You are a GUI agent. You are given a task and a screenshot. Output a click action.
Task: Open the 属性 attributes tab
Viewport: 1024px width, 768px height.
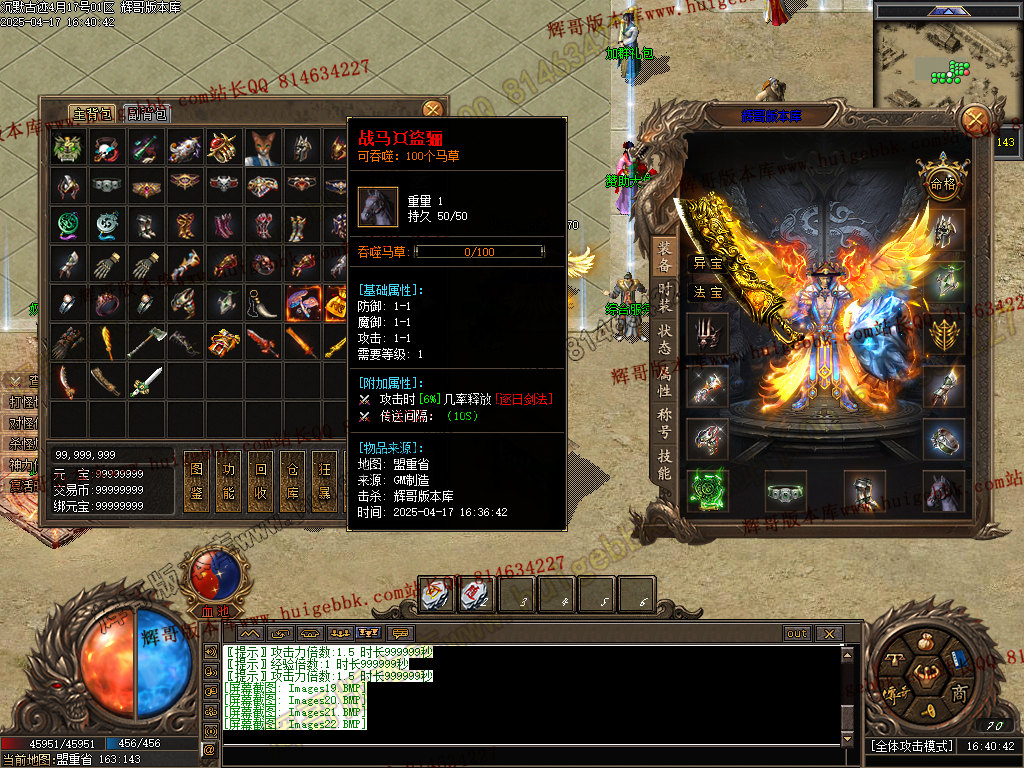coord(665,383)
